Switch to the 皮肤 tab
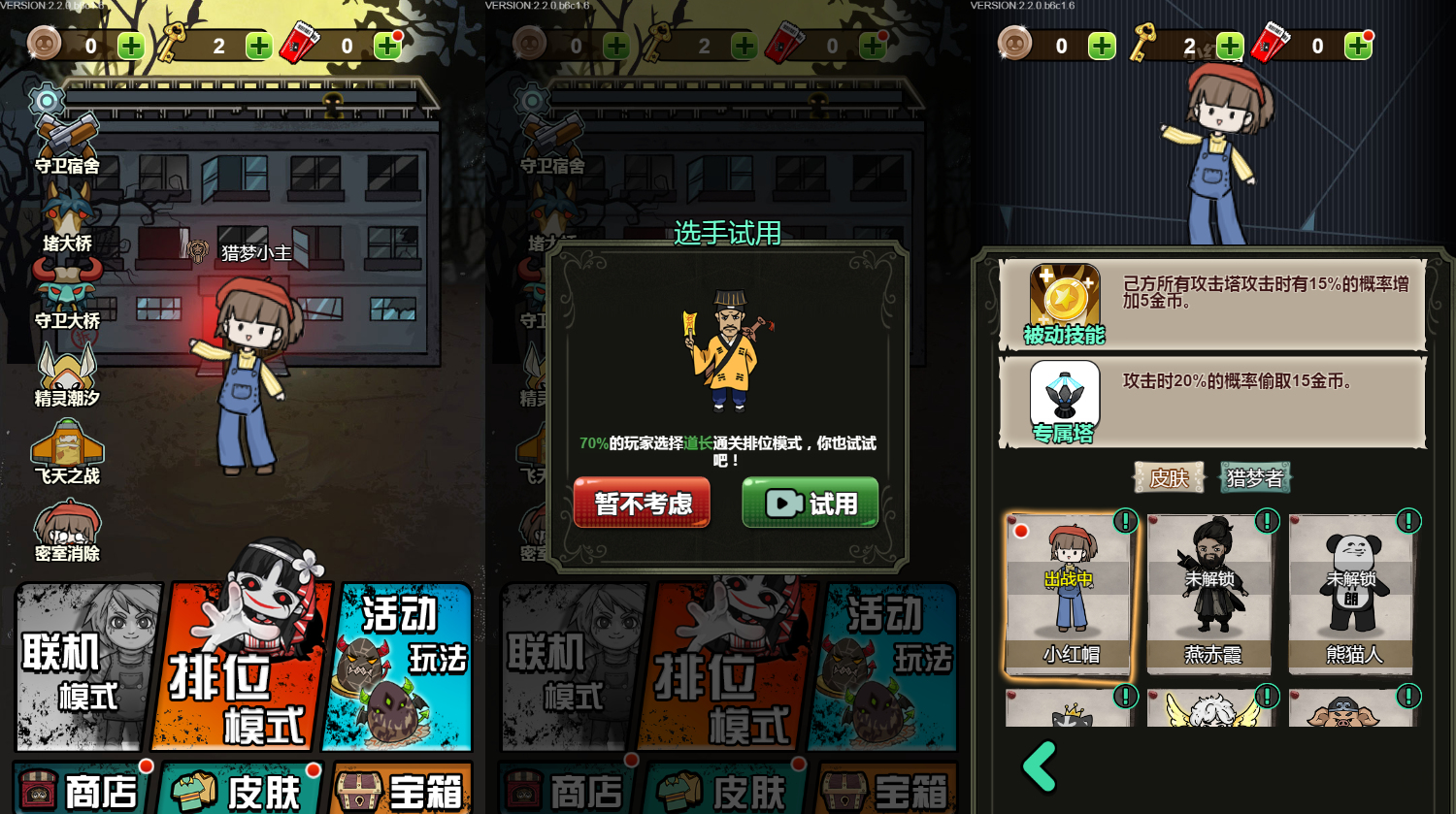Viewport: 1456px width, 814px height. point(1171,477)
